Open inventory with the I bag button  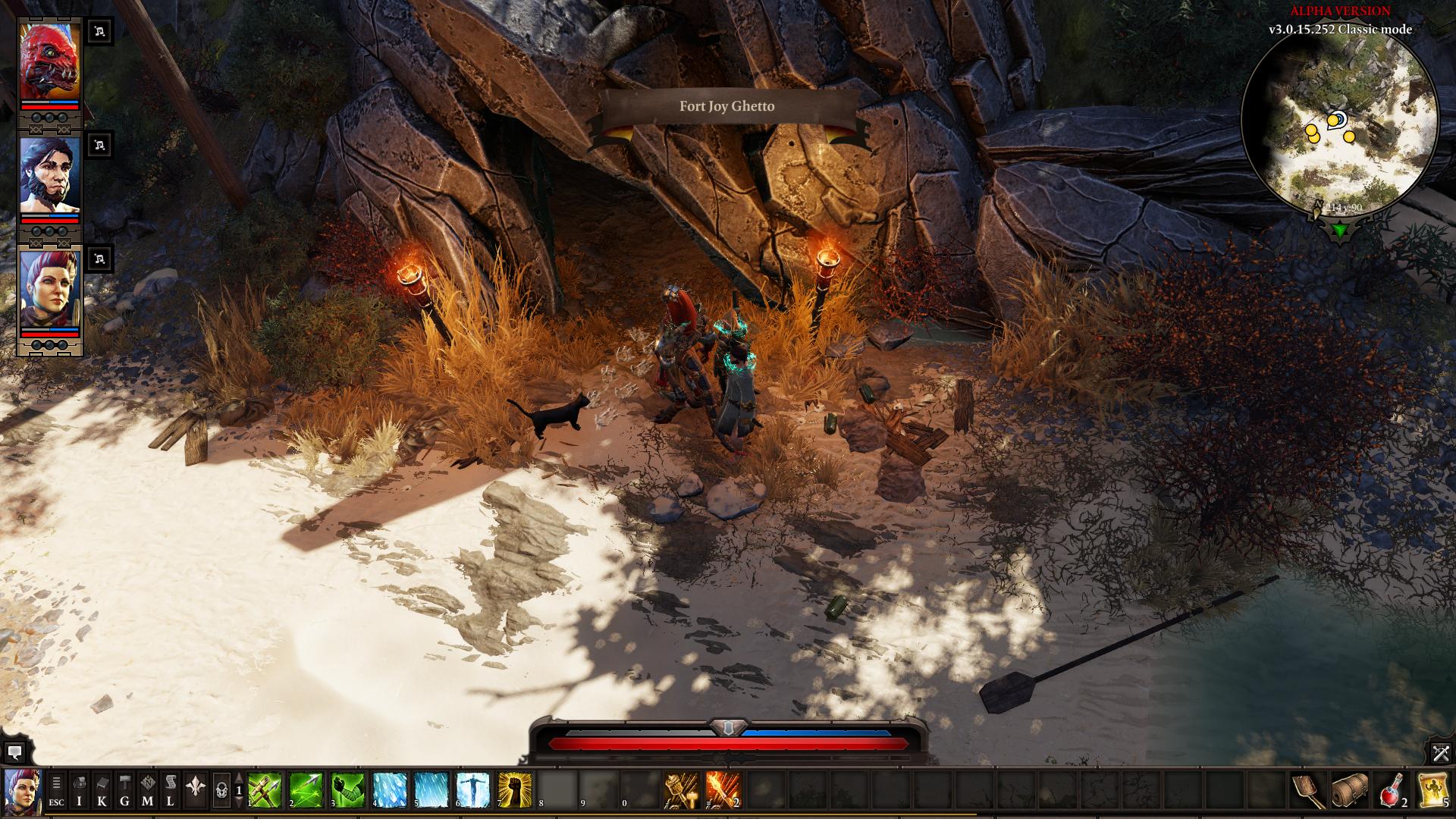pyautogui.click(x=79, y=791)
